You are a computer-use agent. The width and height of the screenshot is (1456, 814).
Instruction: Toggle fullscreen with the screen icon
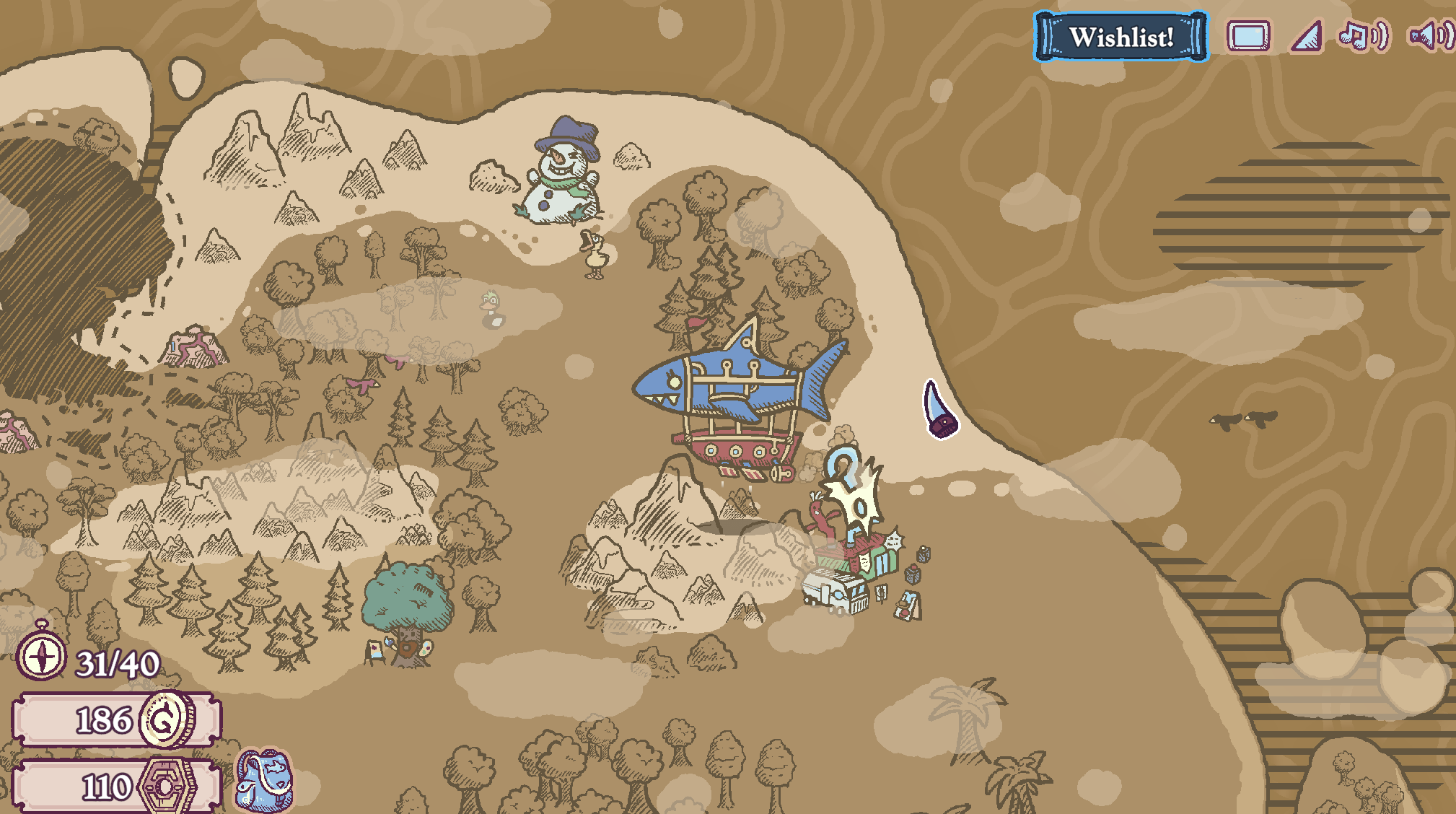(1248, 36)
